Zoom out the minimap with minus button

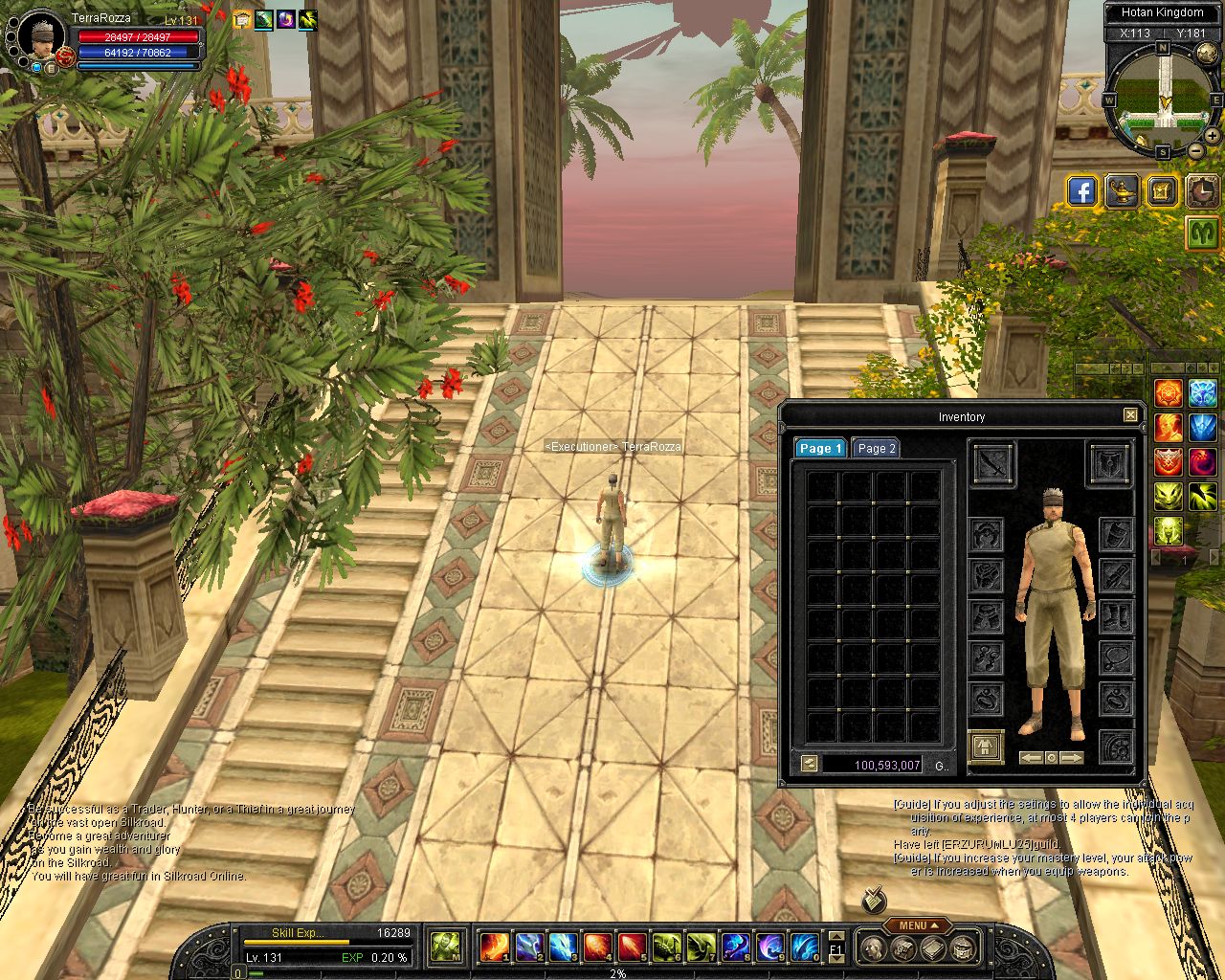(1196, 151)
